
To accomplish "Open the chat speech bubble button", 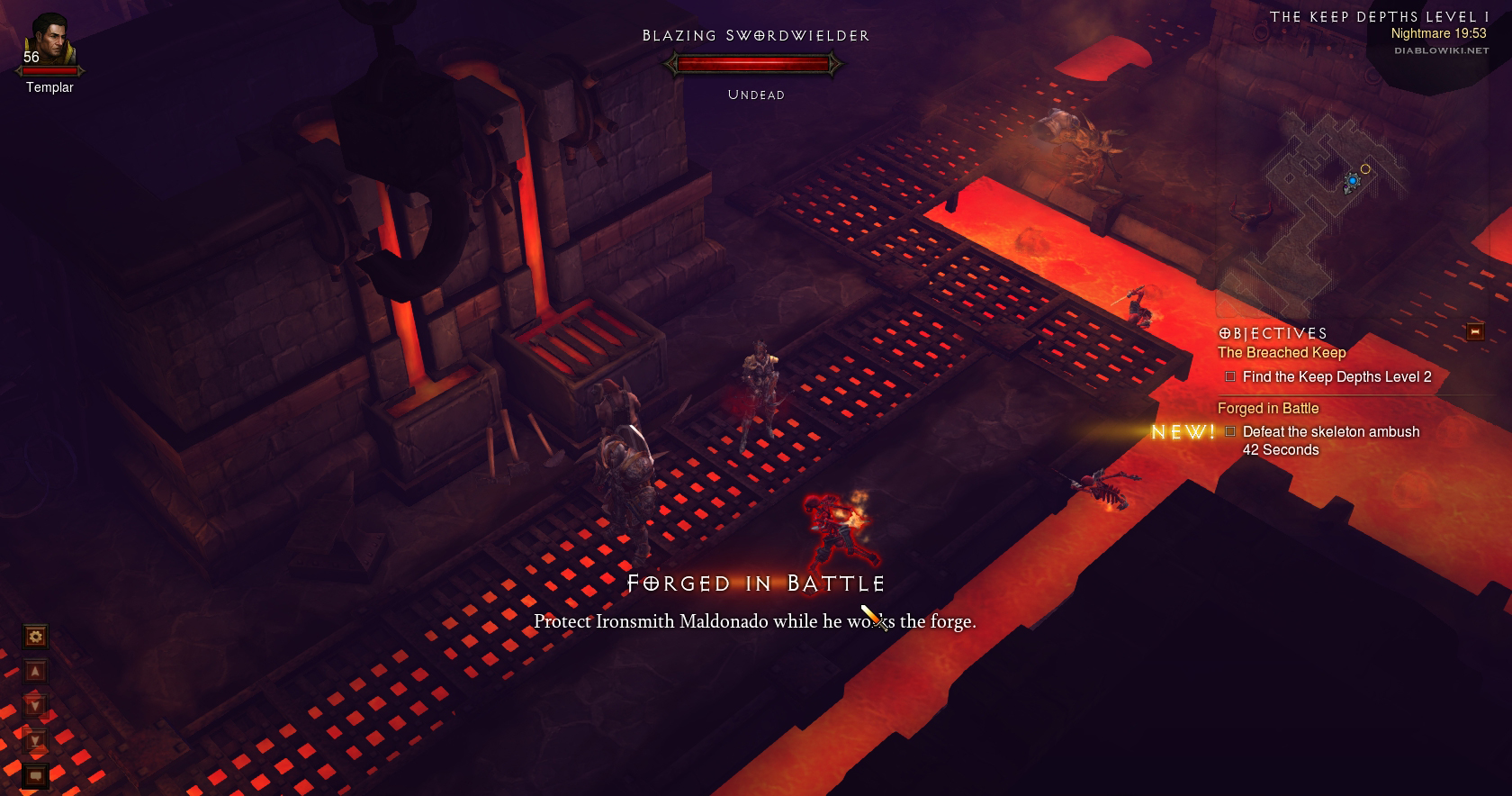I will click(35, 775).
